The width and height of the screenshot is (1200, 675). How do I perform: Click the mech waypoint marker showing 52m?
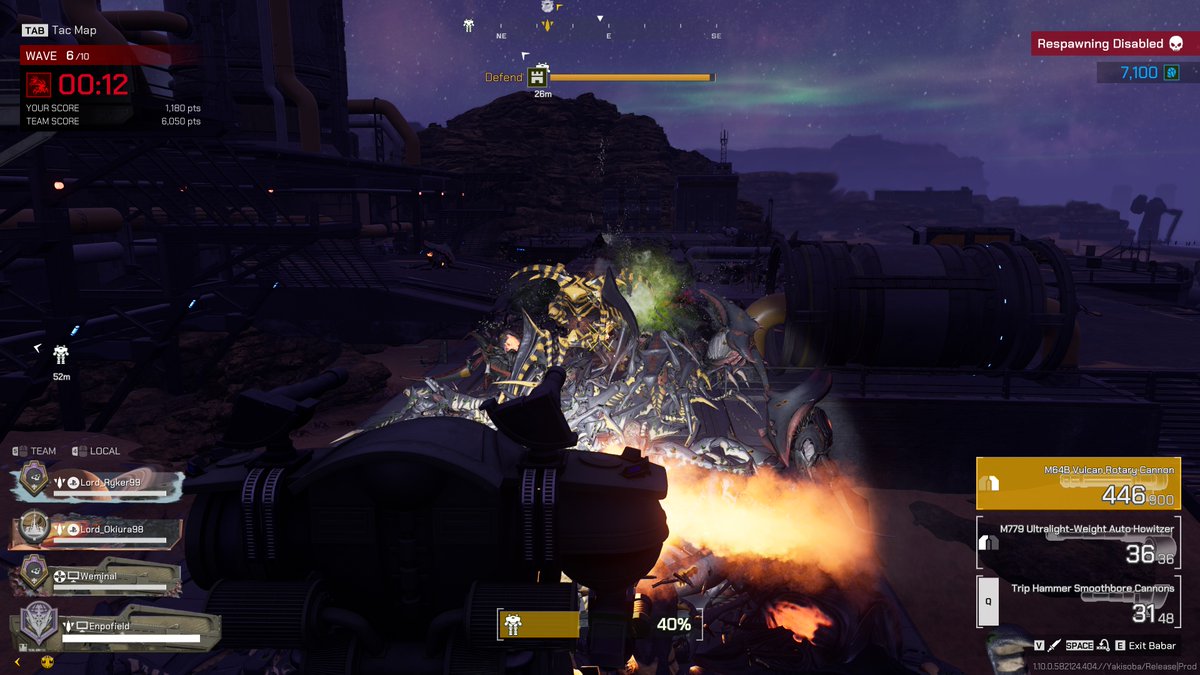coord(62,355)
